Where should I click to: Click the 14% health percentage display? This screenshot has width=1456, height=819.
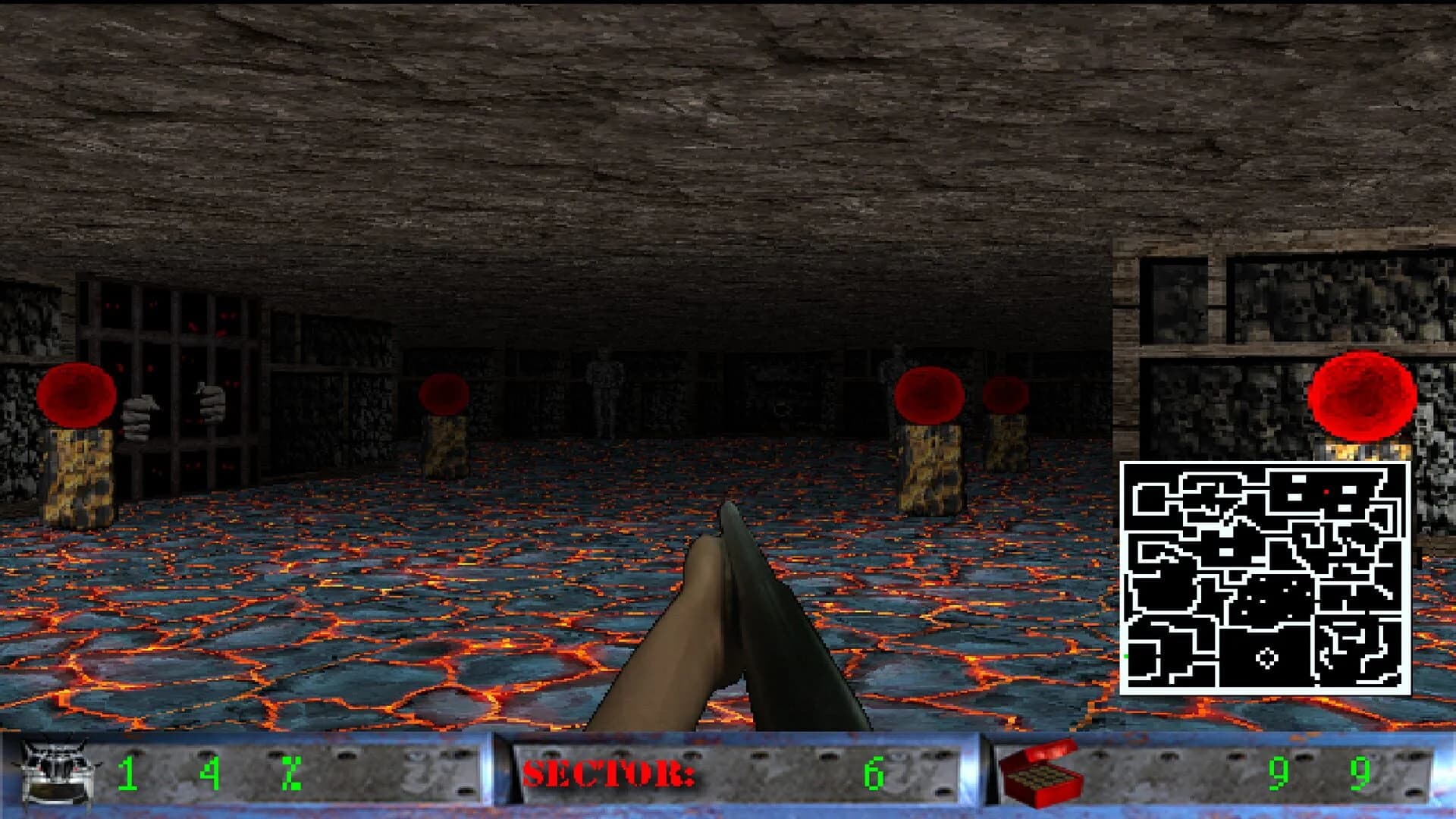click(209, 773)
